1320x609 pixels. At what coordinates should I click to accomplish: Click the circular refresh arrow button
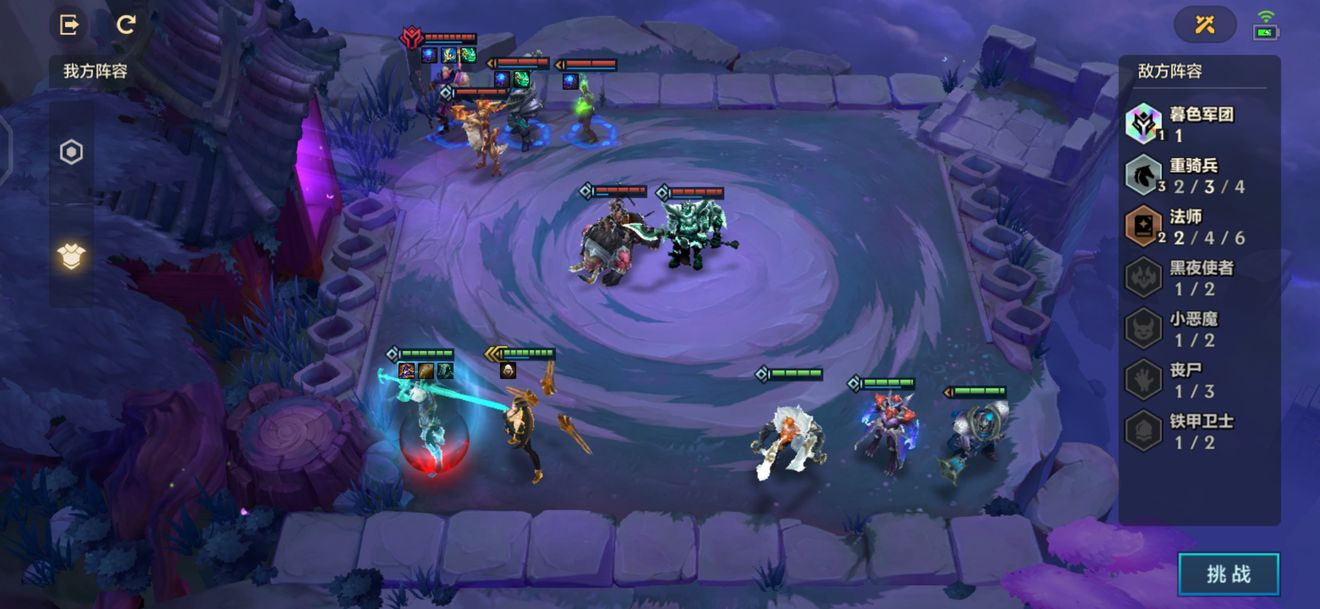click(x=126, y=25)
